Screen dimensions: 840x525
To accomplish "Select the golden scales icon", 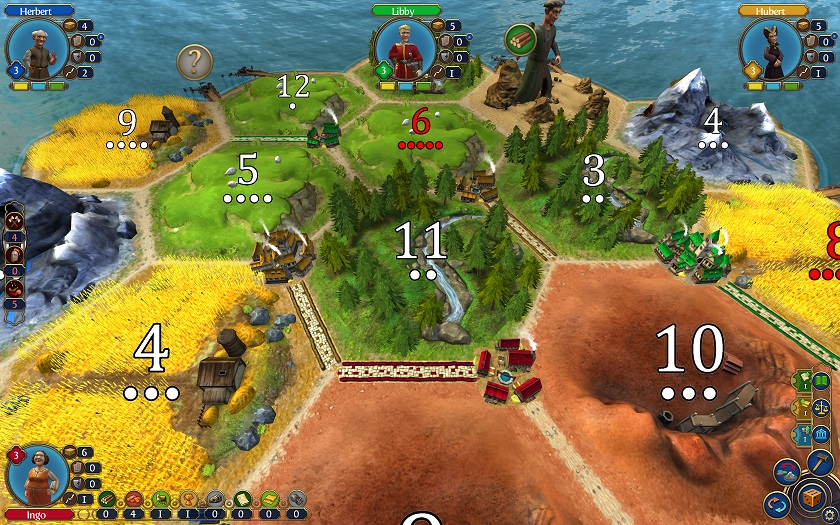I will [x=819, y=407].
